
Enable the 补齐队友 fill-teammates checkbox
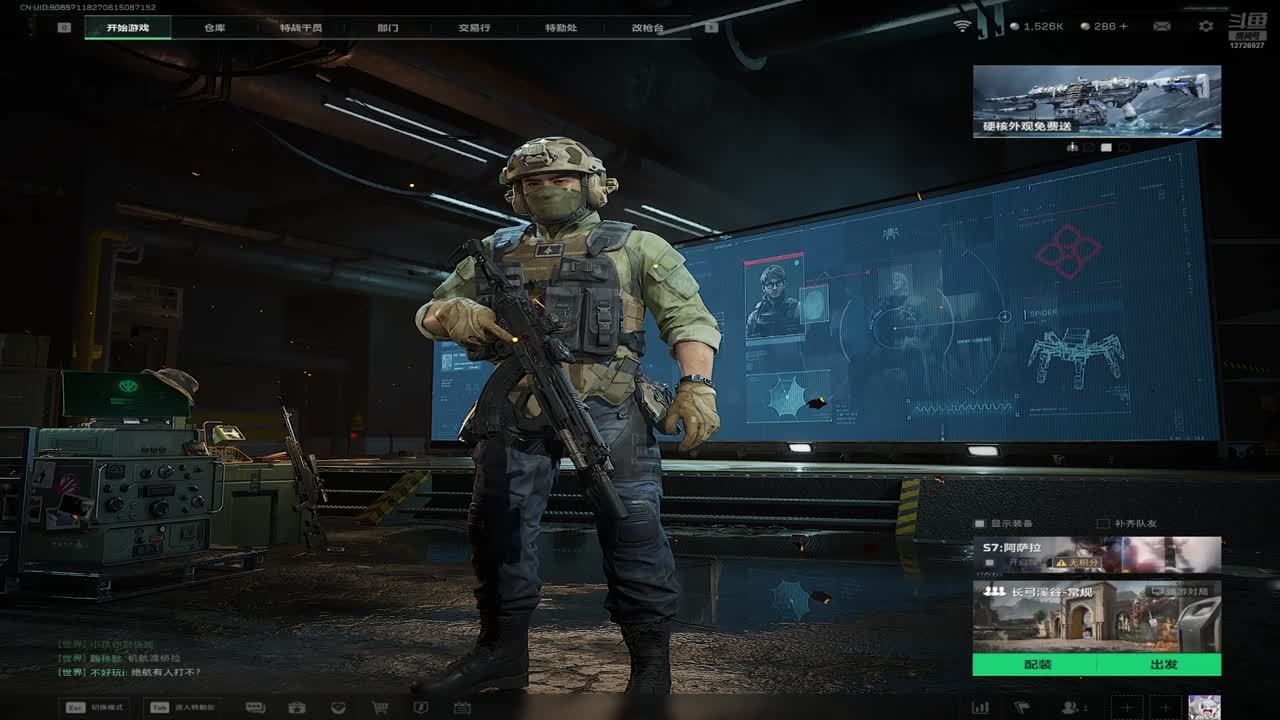click(1103, 523)
